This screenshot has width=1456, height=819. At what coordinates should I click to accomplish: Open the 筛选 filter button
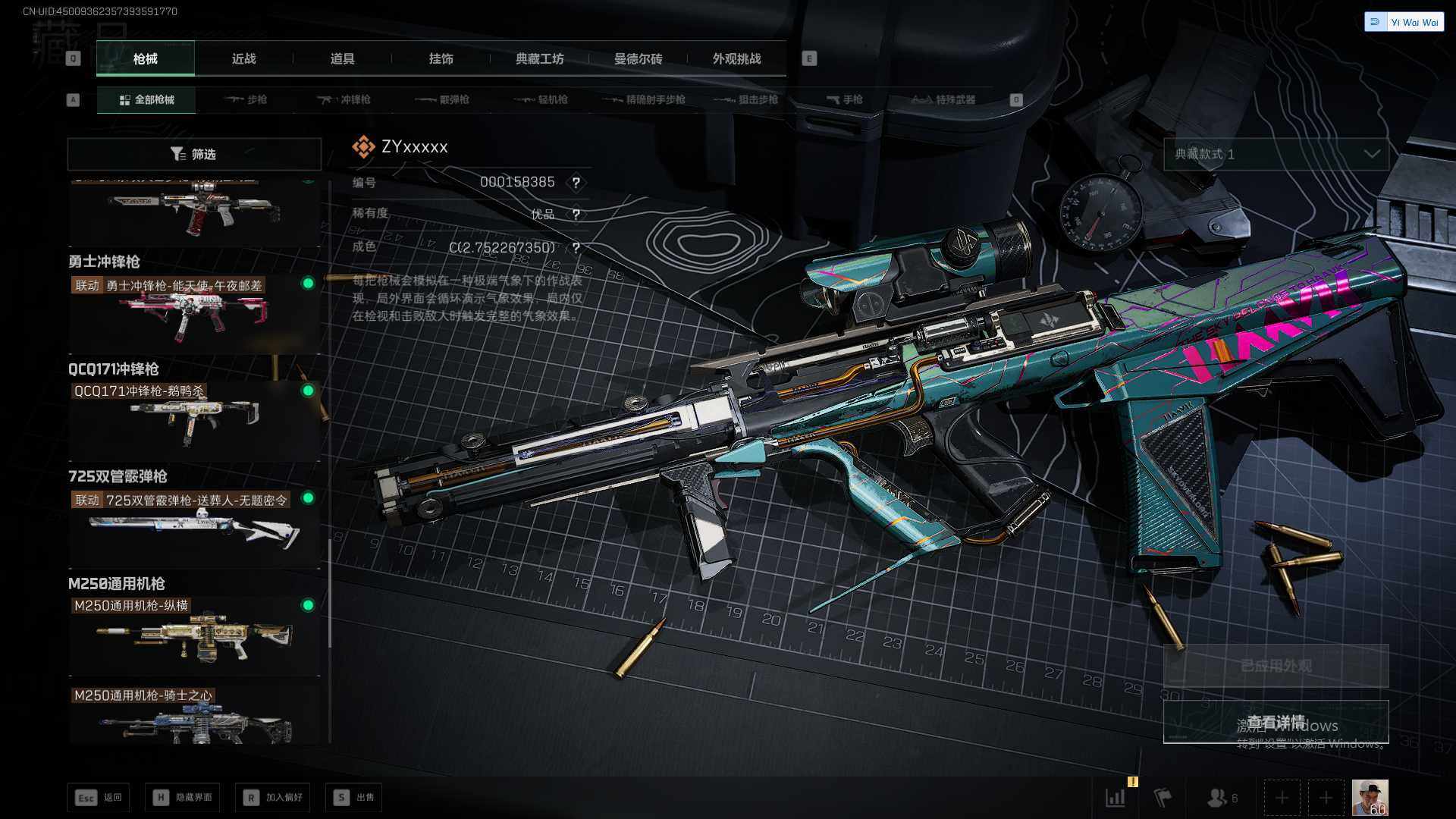click(x=194, y=154)
